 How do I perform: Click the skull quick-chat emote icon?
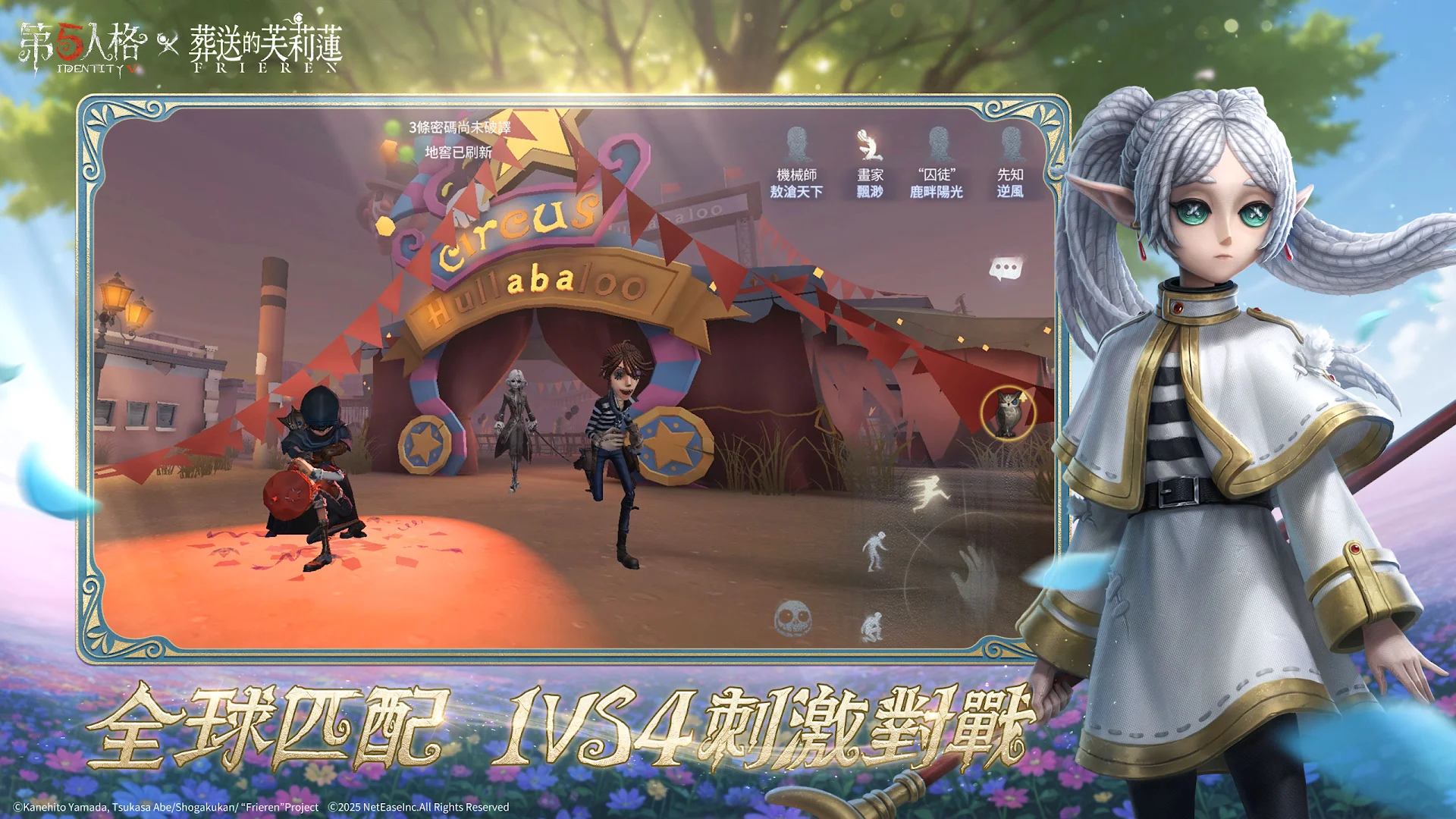[x=793, y=618]
